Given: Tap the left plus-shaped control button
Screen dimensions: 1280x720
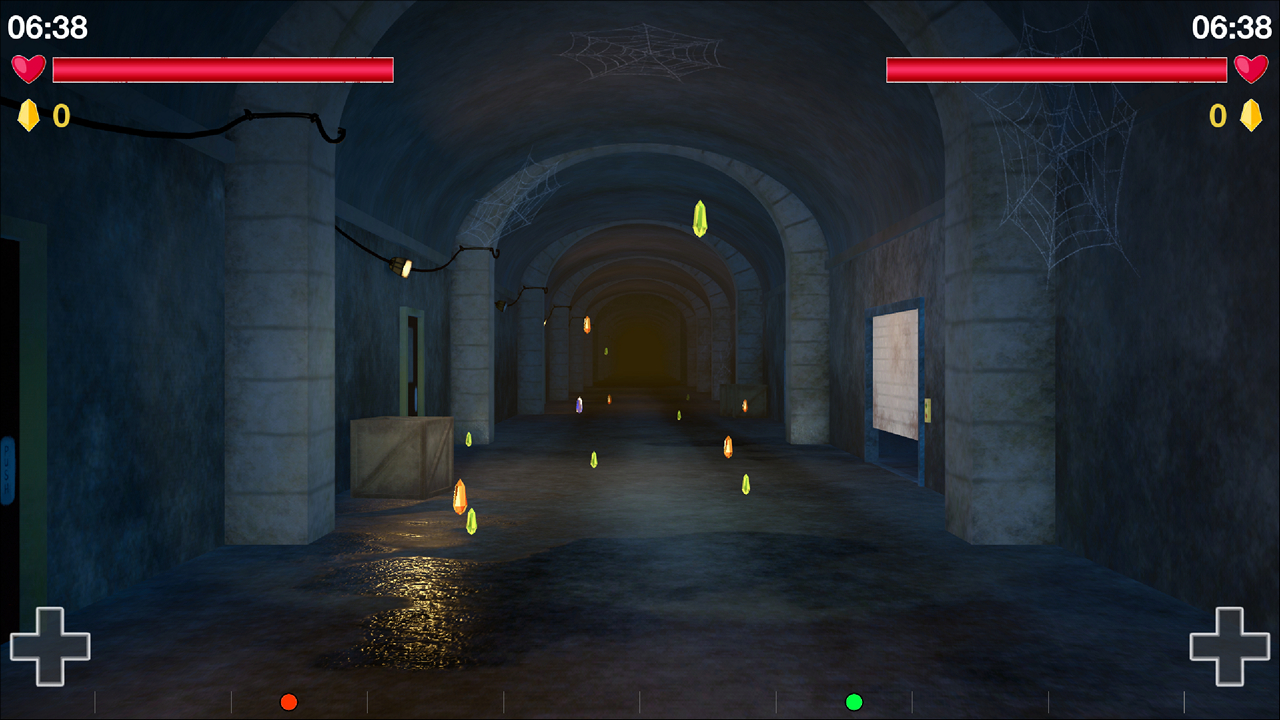Looking at the screenshot, I should point(50,646).
